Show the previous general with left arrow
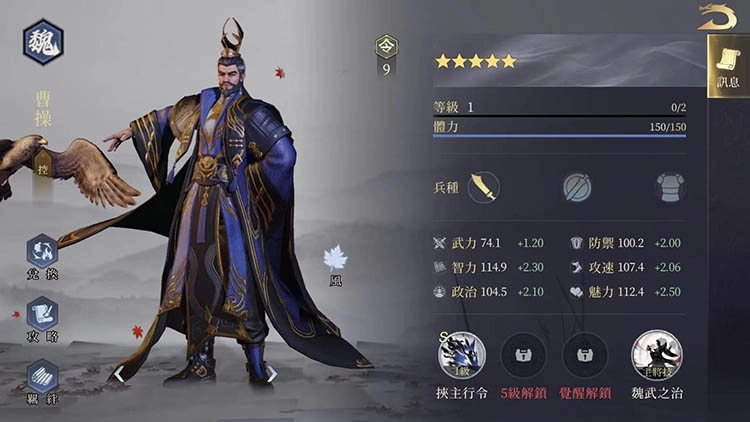Screen dimensions: 750x422 point(118,375)
